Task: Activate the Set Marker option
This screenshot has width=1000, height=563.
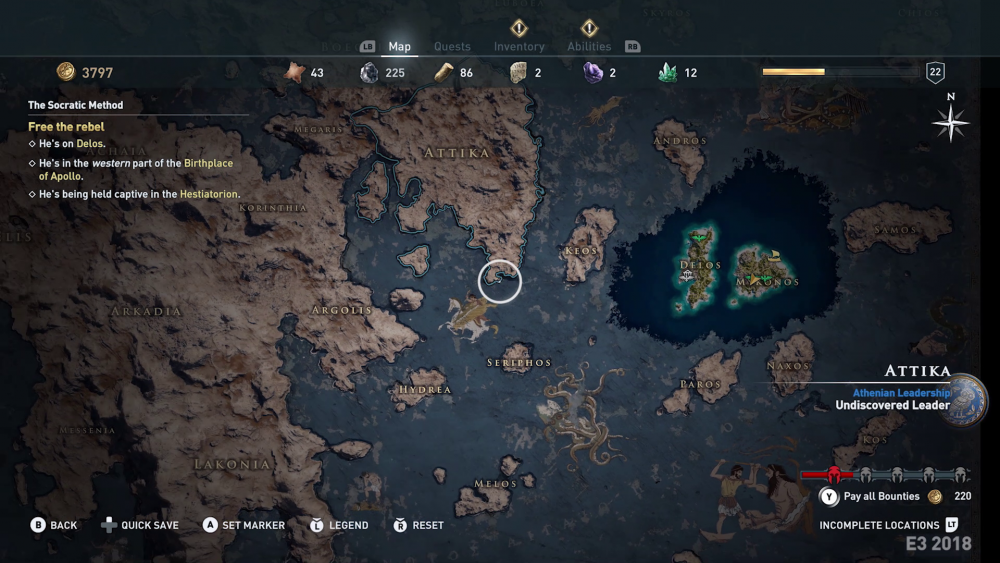Action: pos(253,525)
